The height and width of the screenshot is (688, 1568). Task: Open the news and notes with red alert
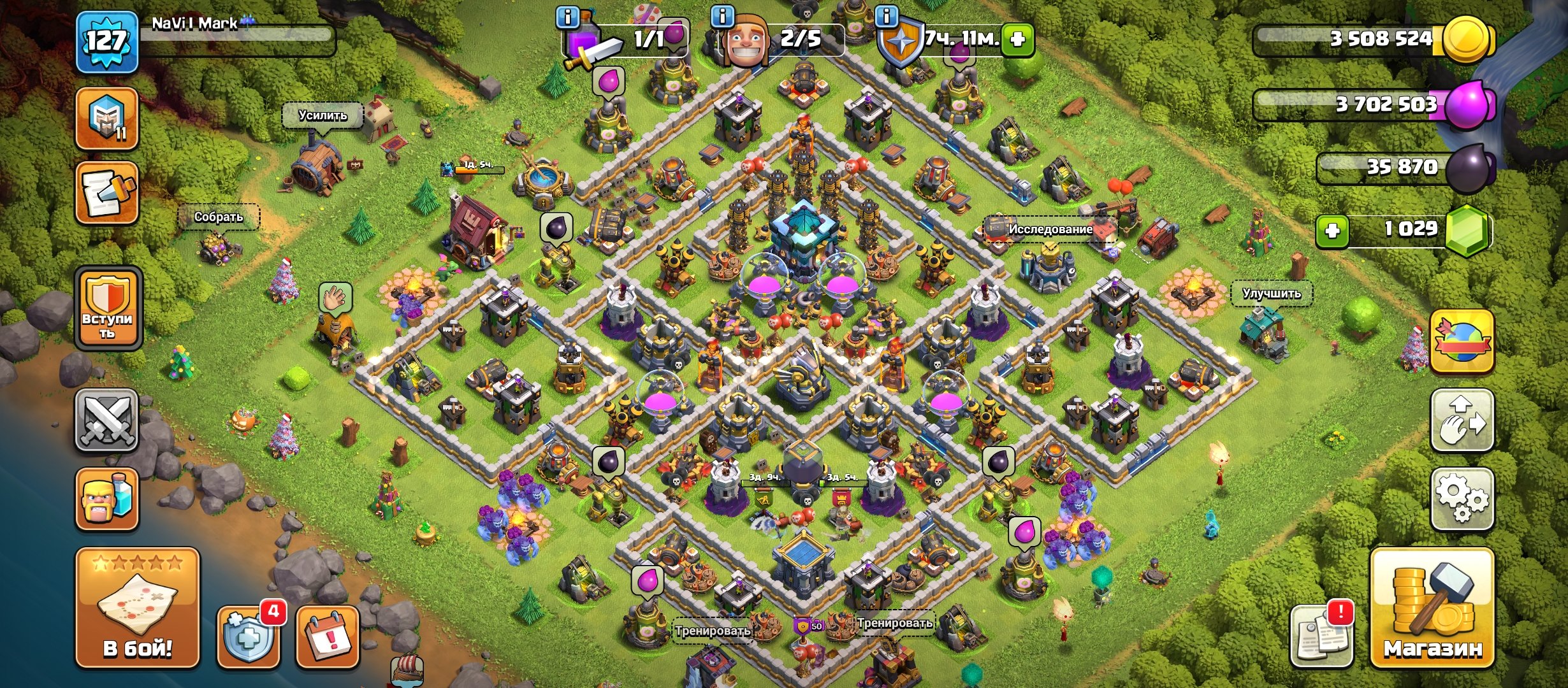click(x=1321, y=636)
